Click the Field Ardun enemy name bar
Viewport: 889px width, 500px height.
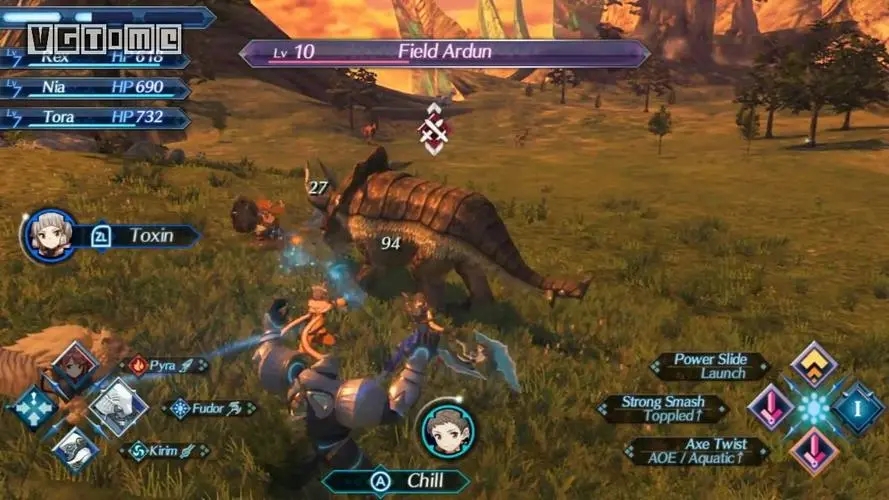[444, 52]
